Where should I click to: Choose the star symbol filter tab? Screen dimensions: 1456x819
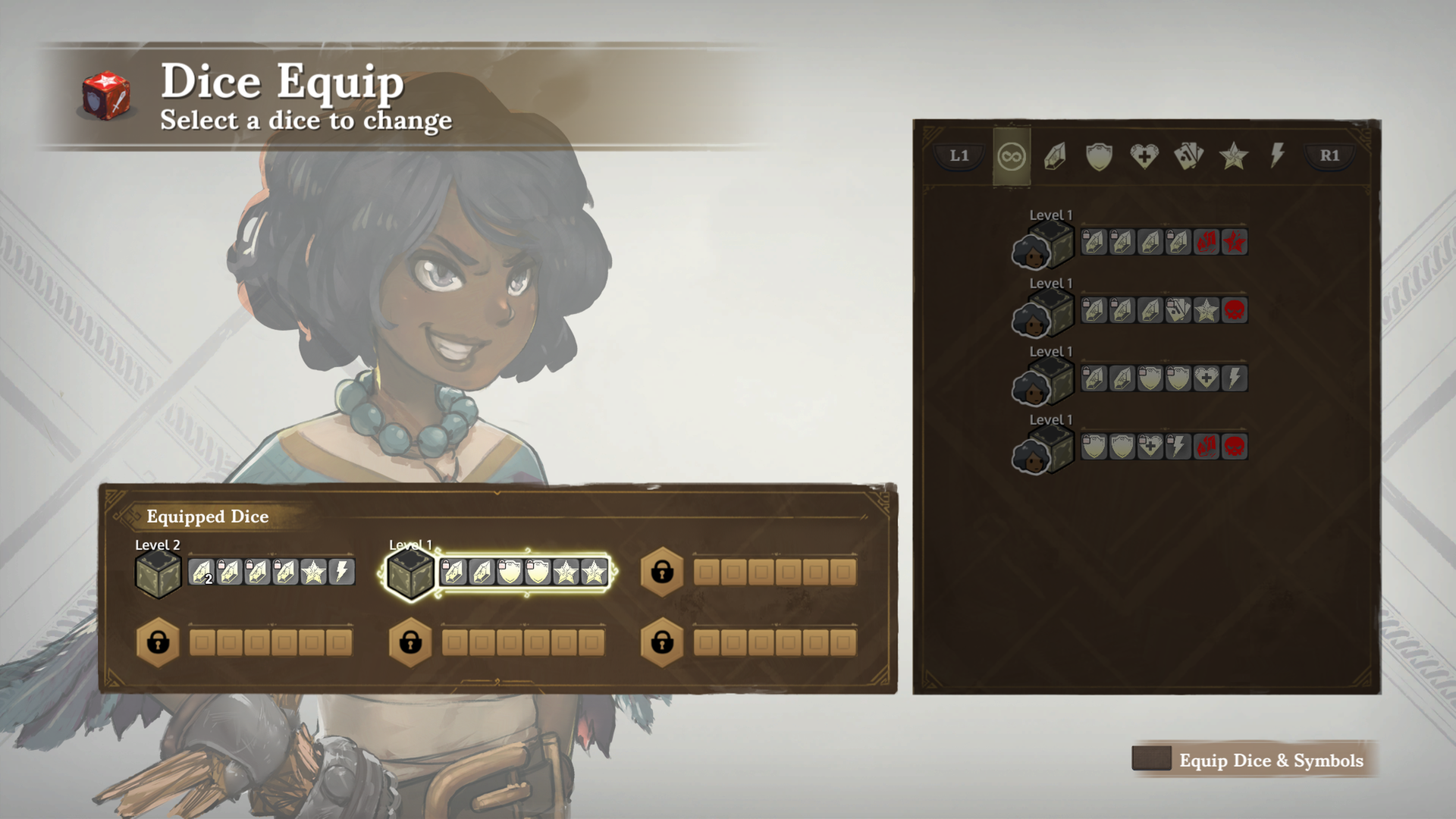click(x=1233, y=157)
